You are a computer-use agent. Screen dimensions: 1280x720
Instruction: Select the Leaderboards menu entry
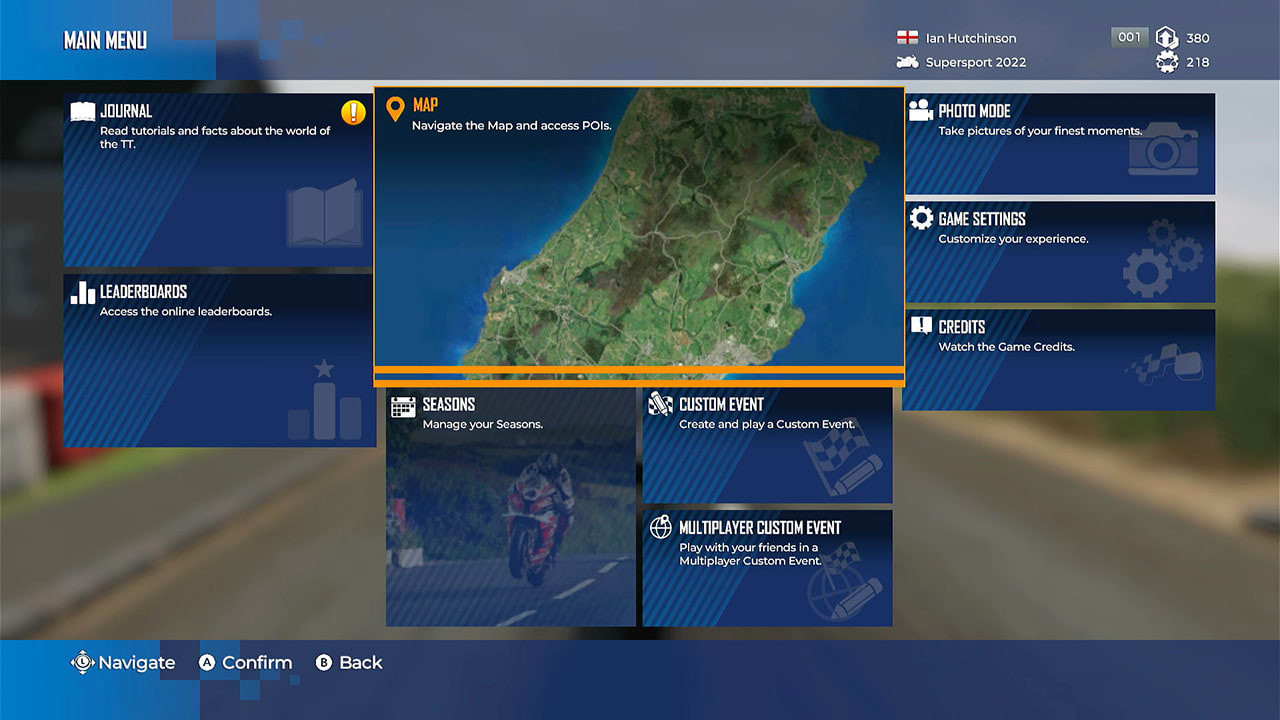pos(218,360)
